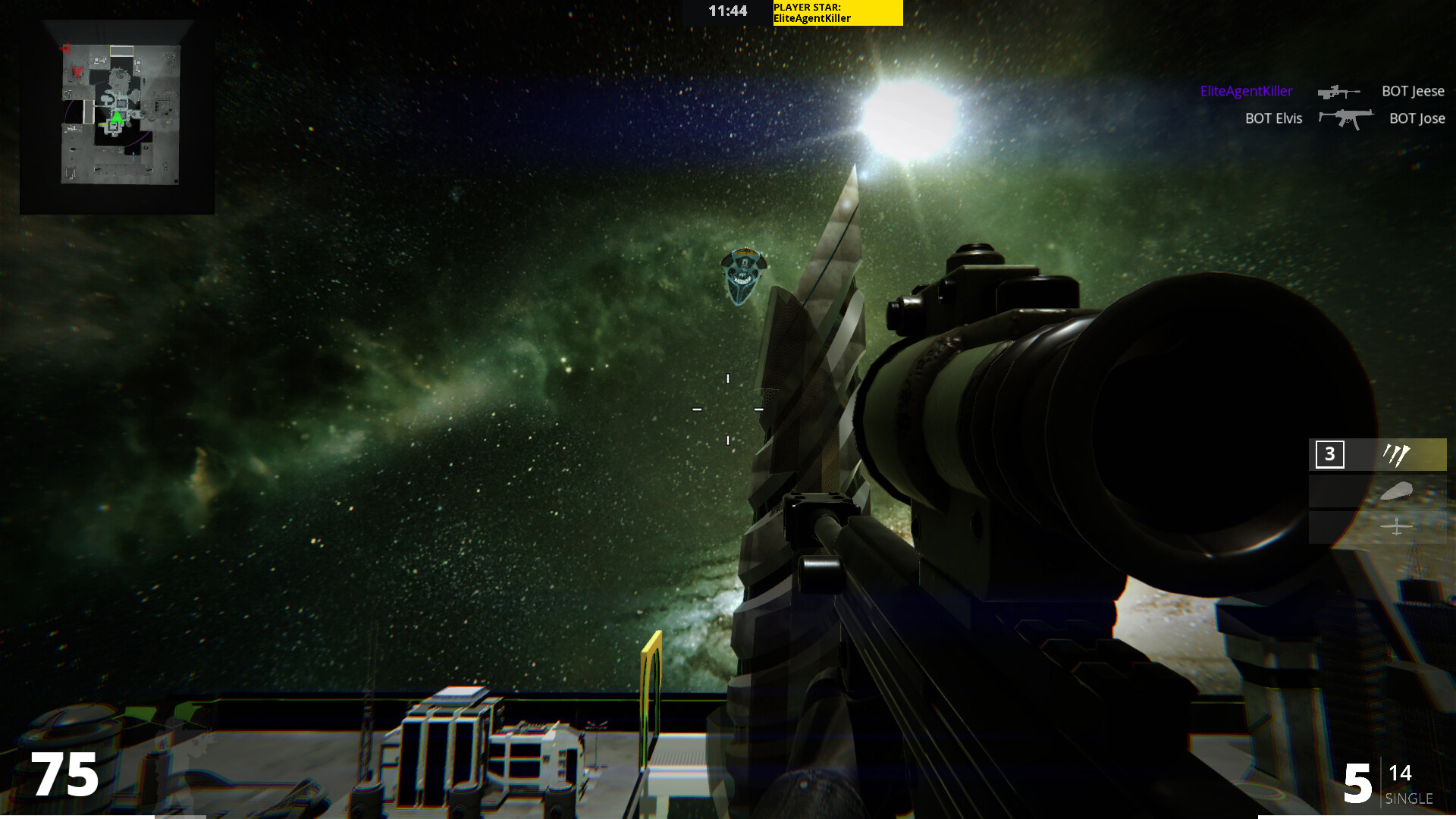Click the match timer showing 11:44
Image resolution: width=1456 pixels, height=819 pixels.
pos(727,11)
